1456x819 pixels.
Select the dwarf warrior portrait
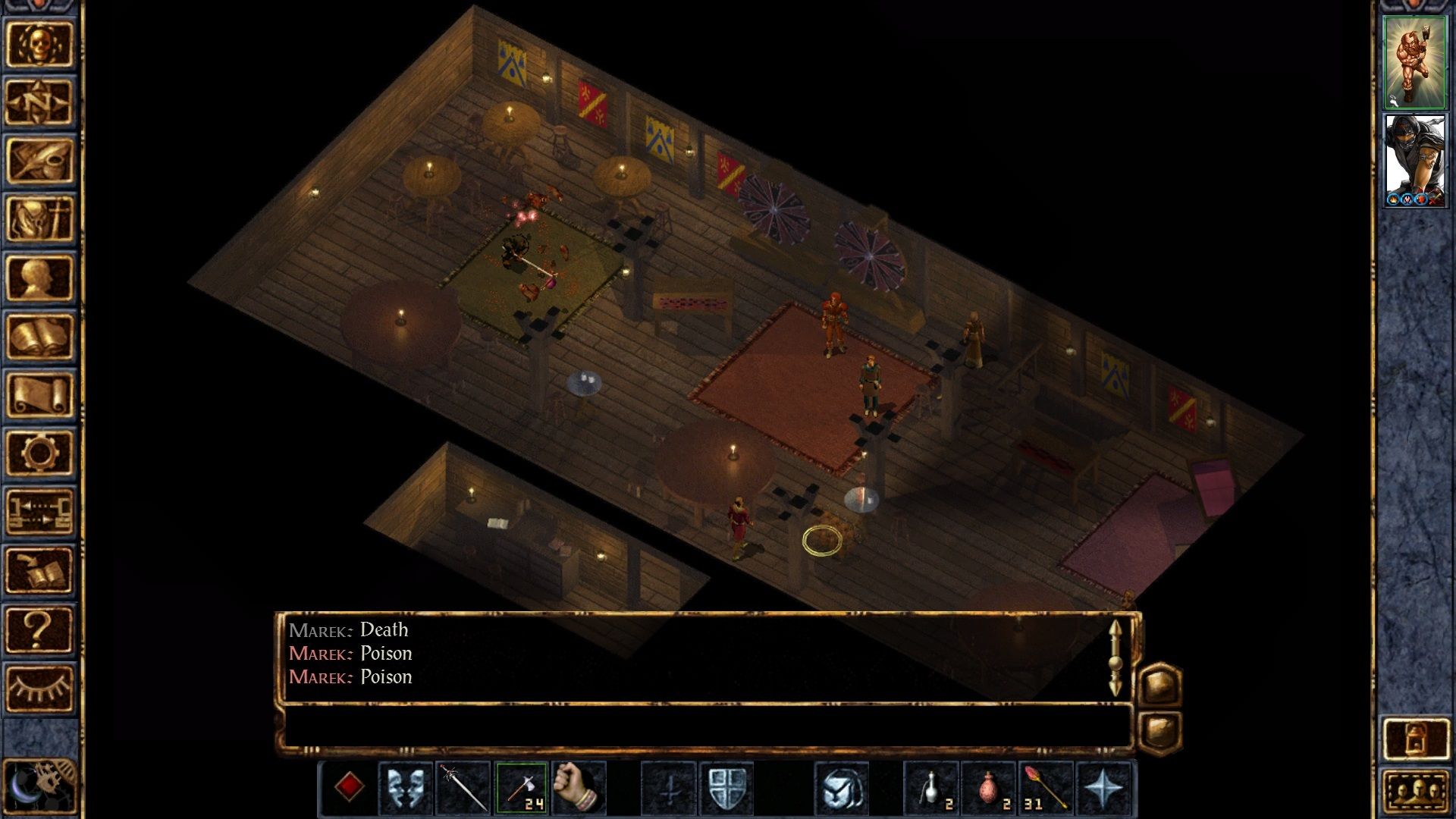pyautogui.click(x=1414, y=62)
